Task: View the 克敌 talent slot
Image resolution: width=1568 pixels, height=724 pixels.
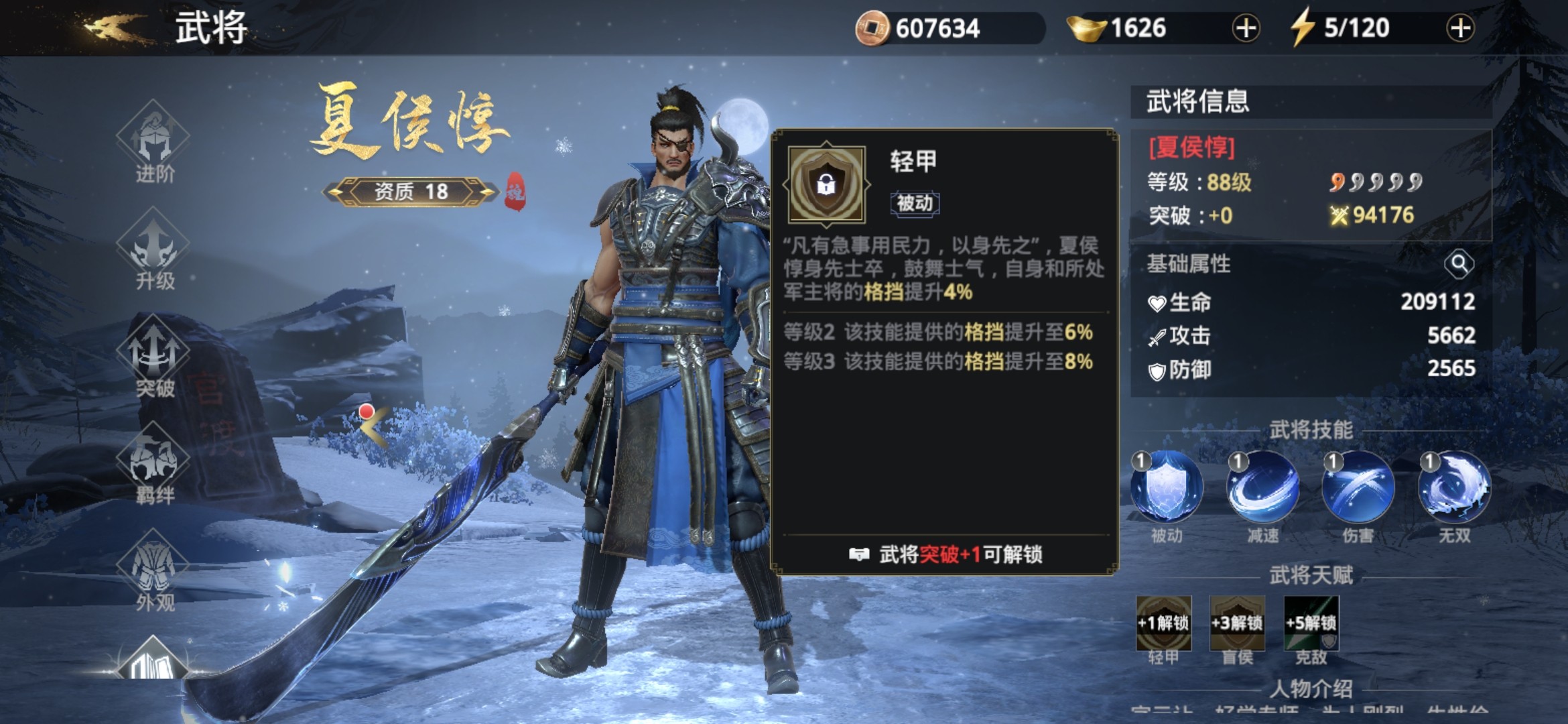Action: (1311, 623)
